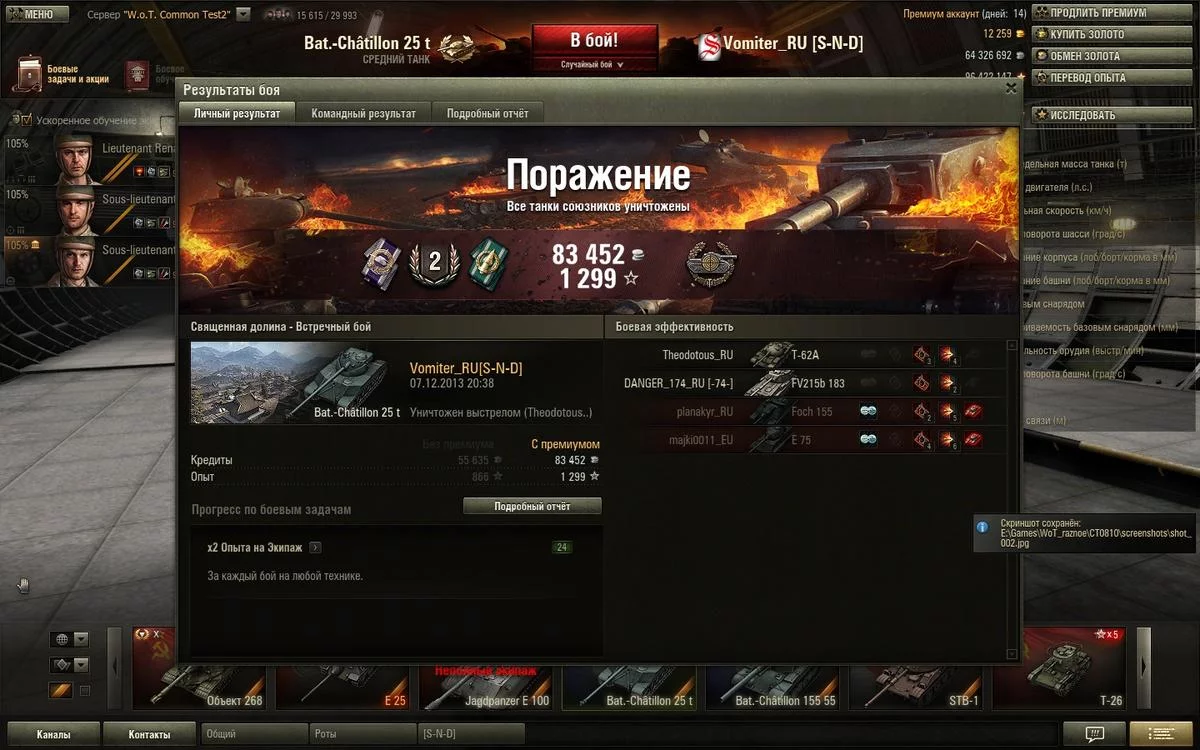Image resolution: width=1200 pixels, height=750 pixels.
Task: Select the Объект 268 tank in carousel
Action: [x=200, y=682]
